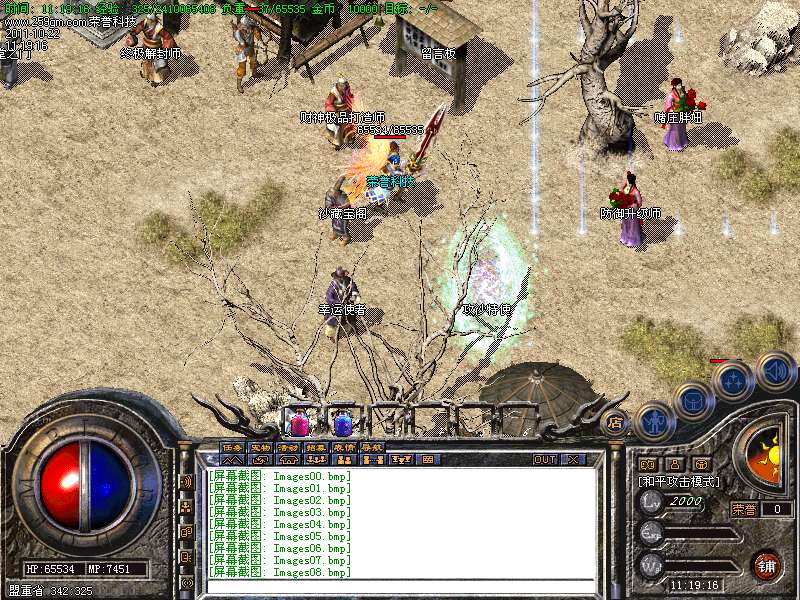The image size is (800, 600).
Task: Toggle sound with the speaker button
Action: point(774,370)
